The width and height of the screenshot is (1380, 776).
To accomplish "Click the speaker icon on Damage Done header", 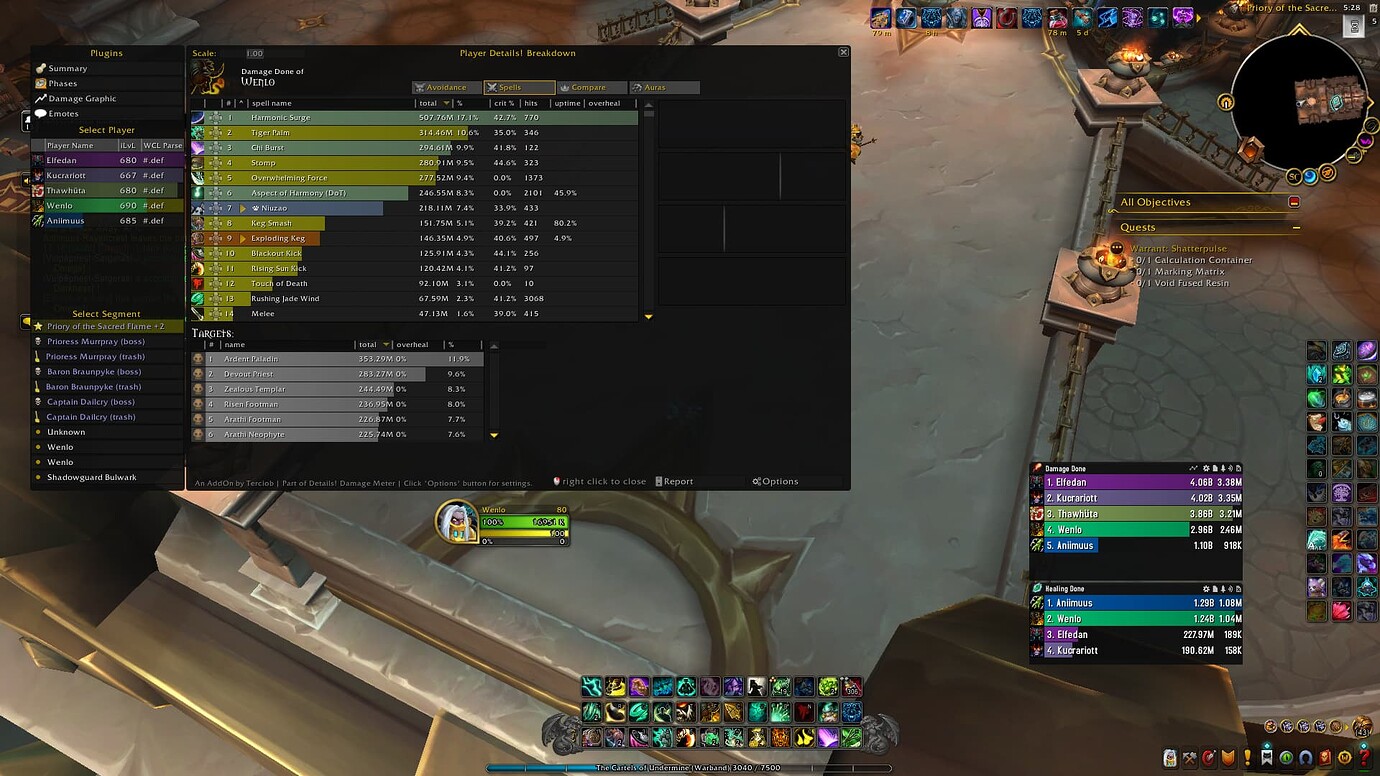I will click(1230, 467).
